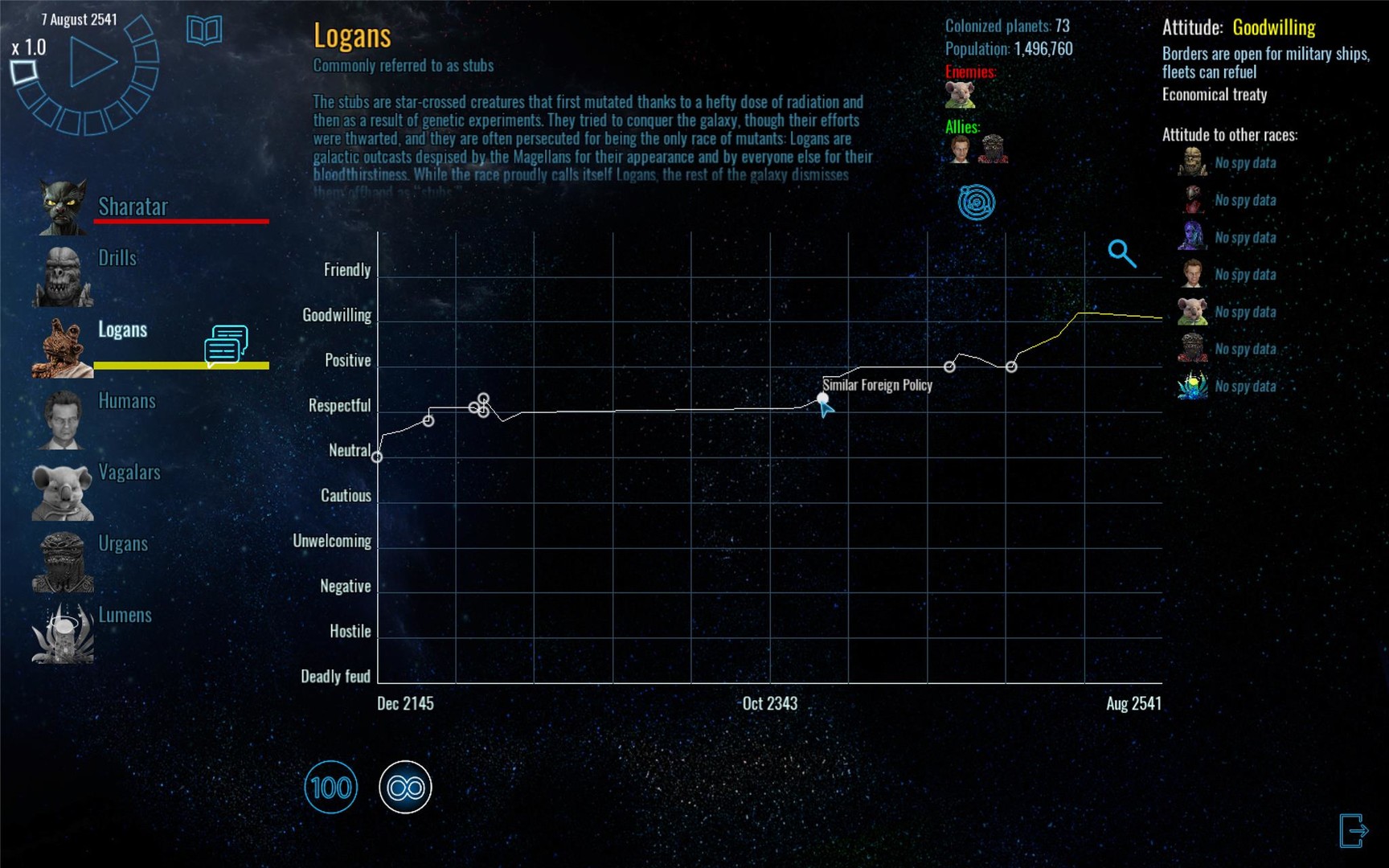Click the magnifier icon above the relations graph

(x=1123, y=254)
